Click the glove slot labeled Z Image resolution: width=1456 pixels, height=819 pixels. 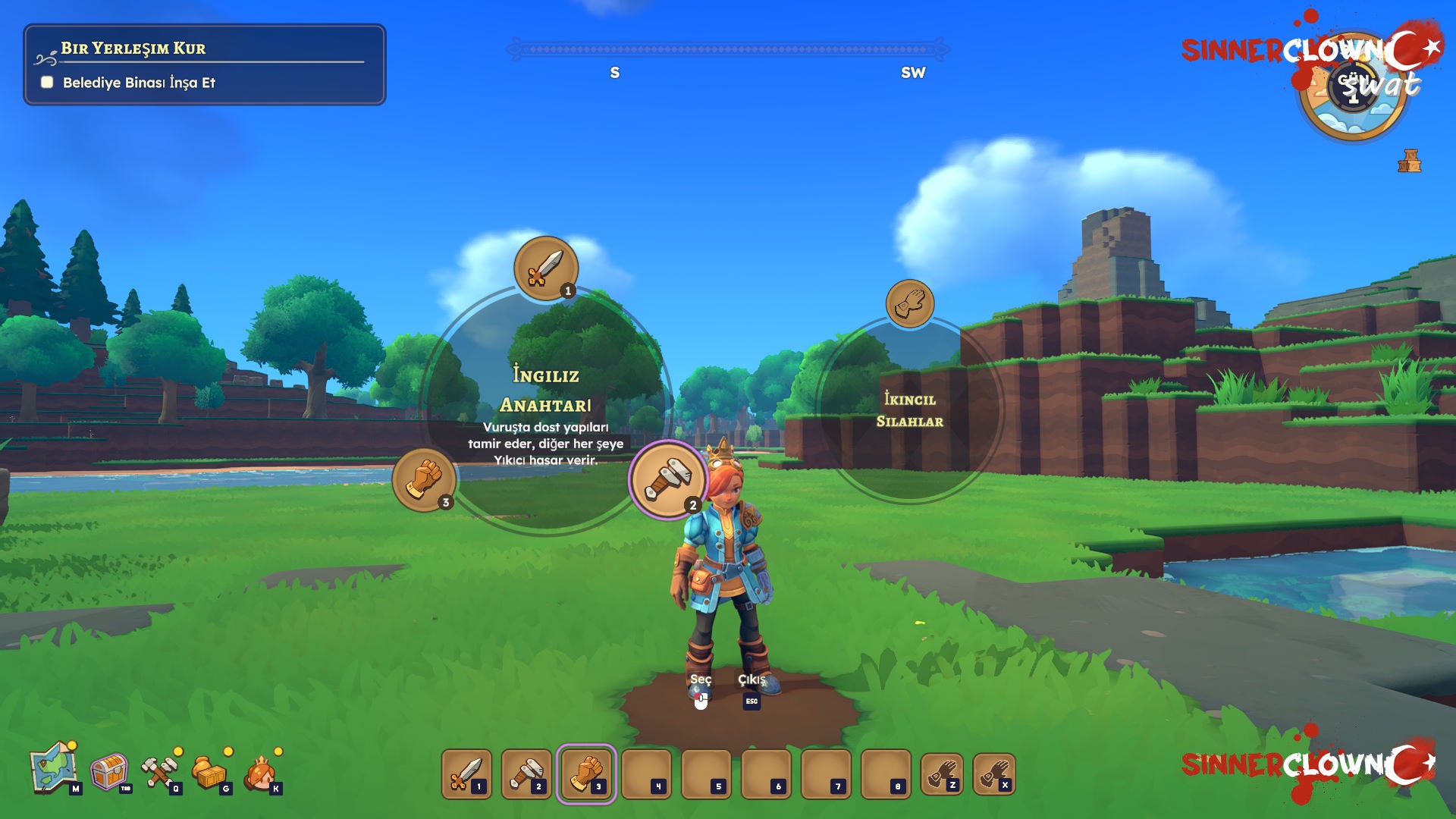pyautogui.click(x=941, y=774)
